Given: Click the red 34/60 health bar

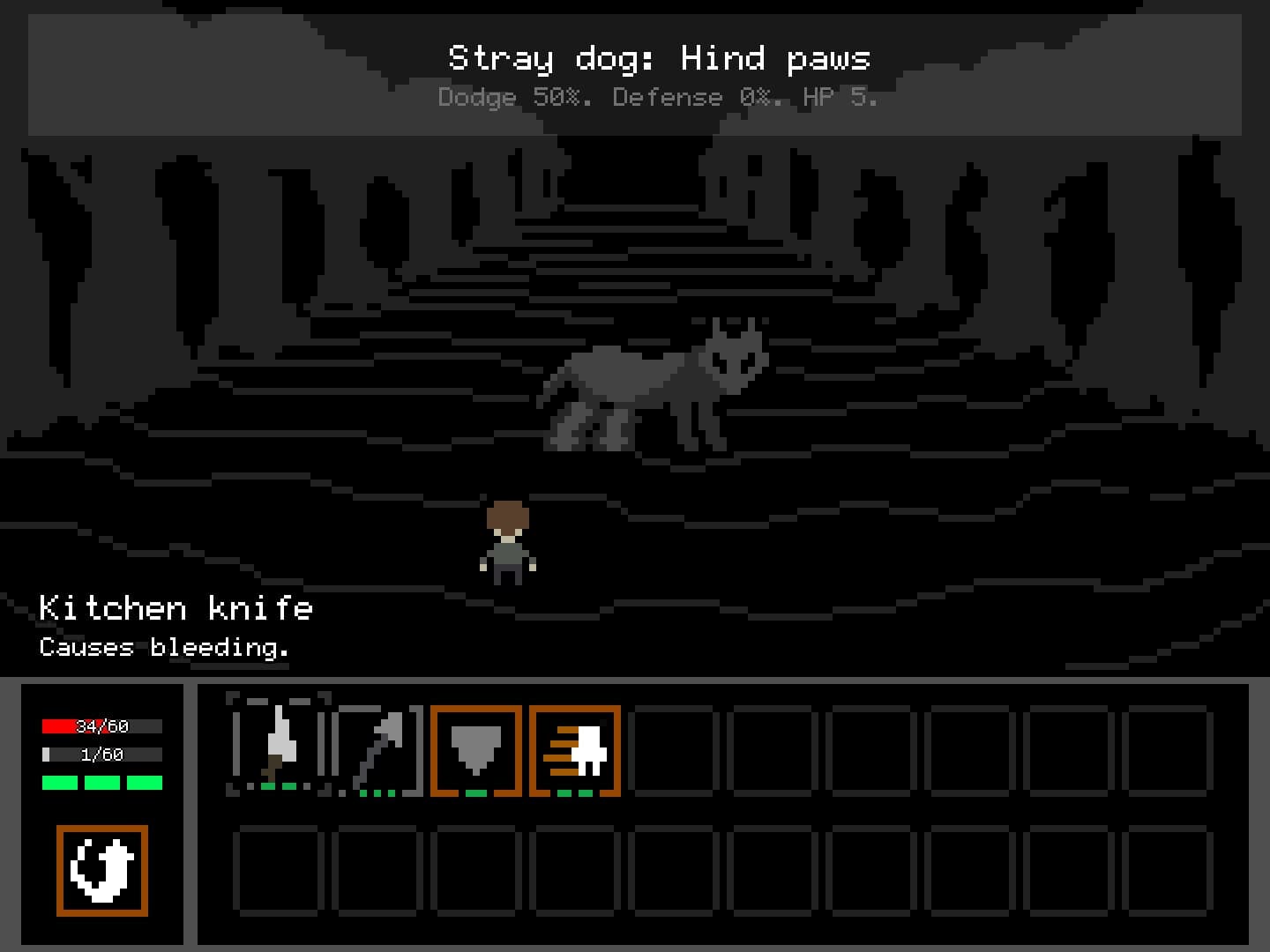Looking at the screenshot, I should pyautogui.click(x=101, y=726).
